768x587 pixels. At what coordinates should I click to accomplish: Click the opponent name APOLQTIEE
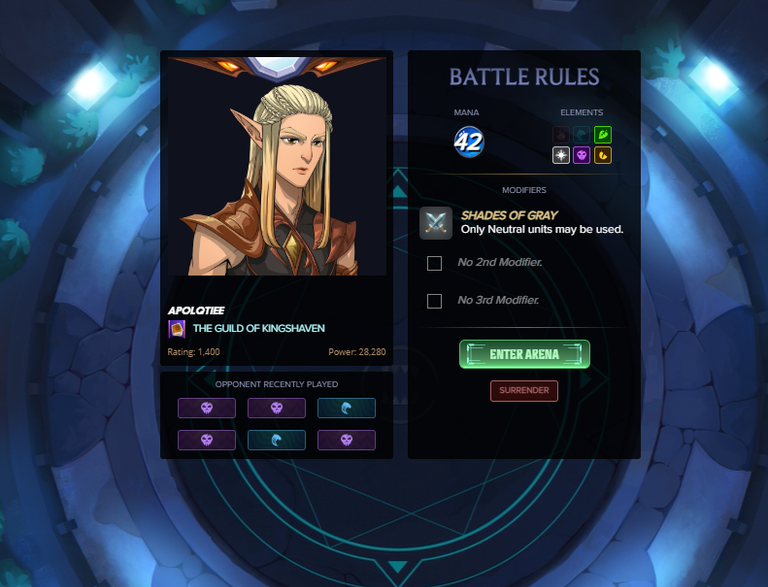pos(196,311)
